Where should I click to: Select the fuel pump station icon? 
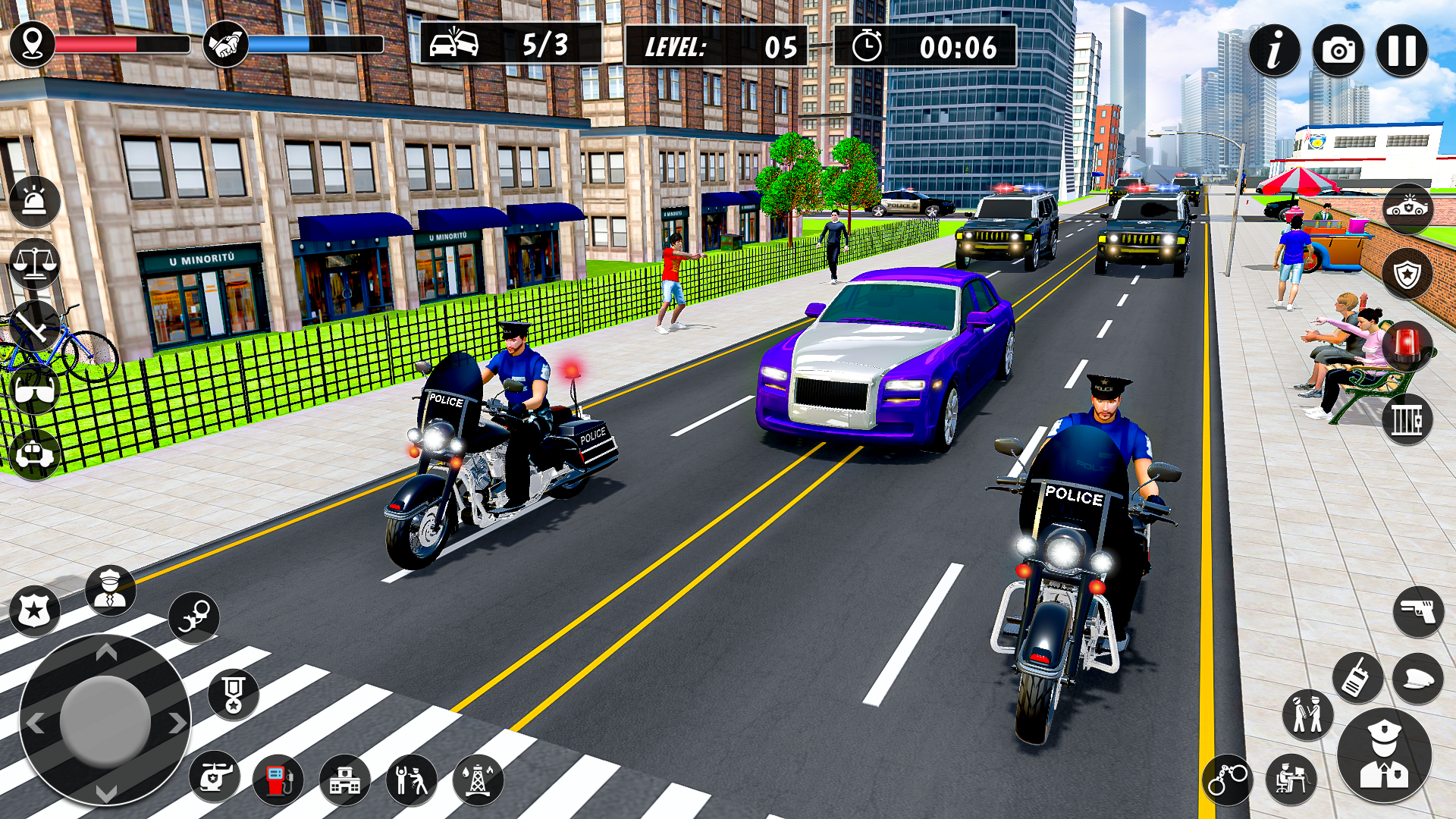click(276, 777)
